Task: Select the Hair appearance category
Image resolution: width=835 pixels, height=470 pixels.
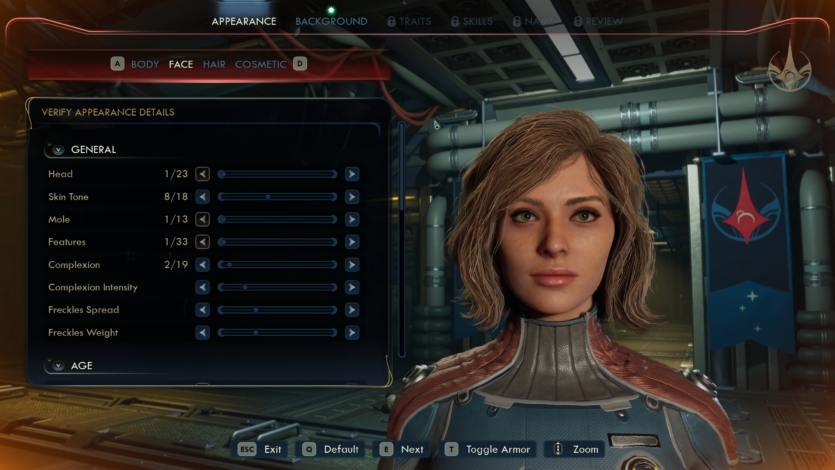Action: pyautogui.click(x=214, y=64)
